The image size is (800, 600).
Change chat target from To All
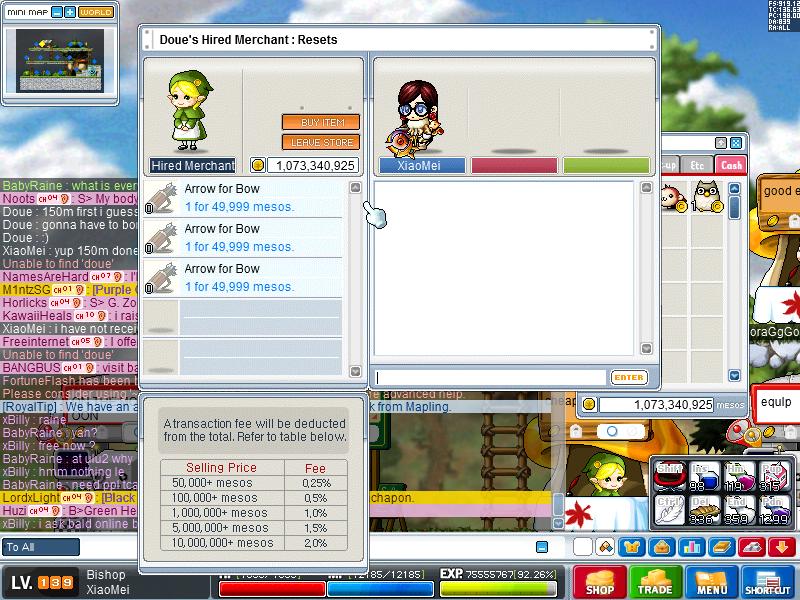(x=41, y=547)
